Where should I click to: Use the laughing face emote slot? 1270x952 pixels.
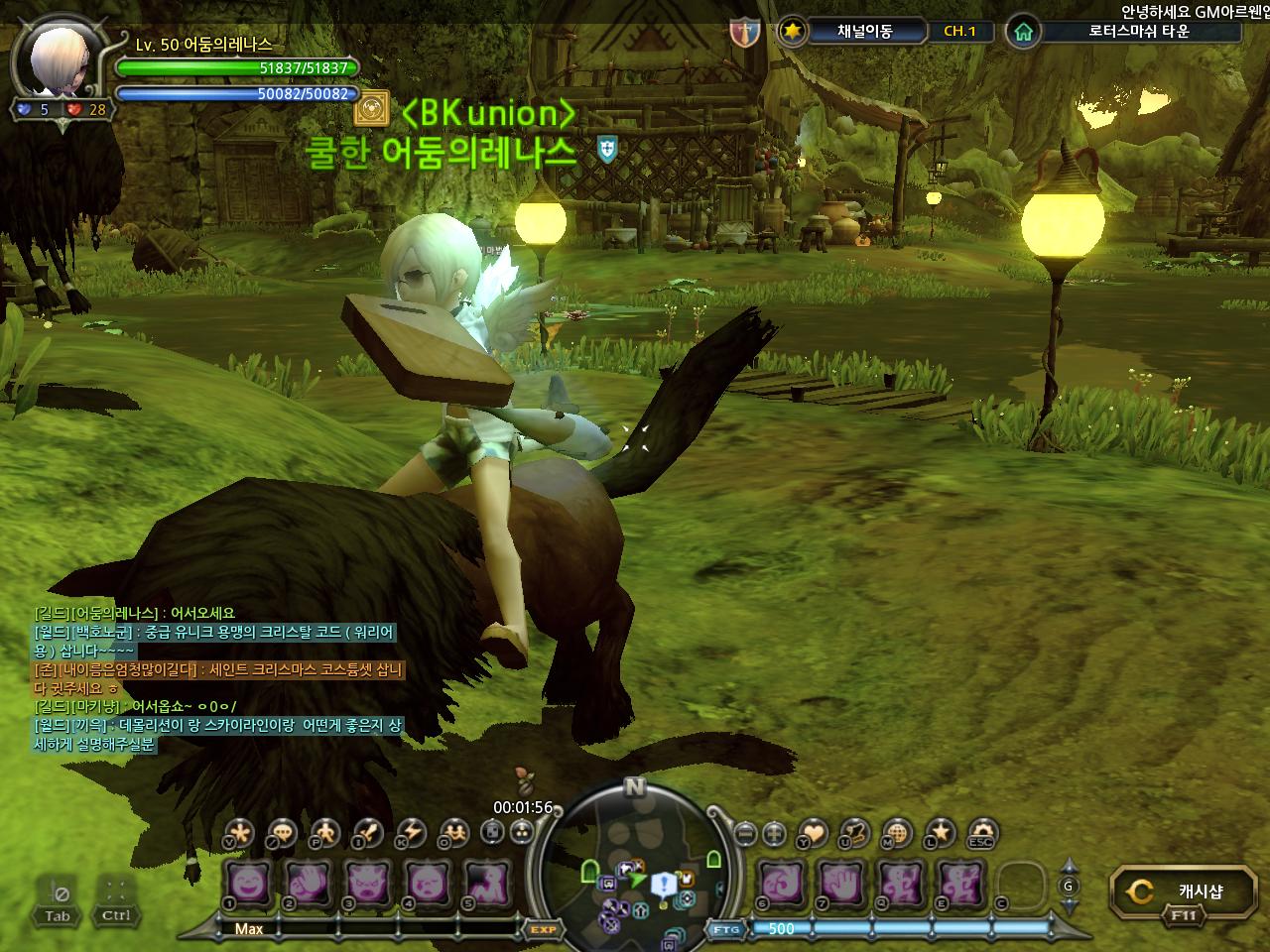pyautogui.click(x=249, y=881)
